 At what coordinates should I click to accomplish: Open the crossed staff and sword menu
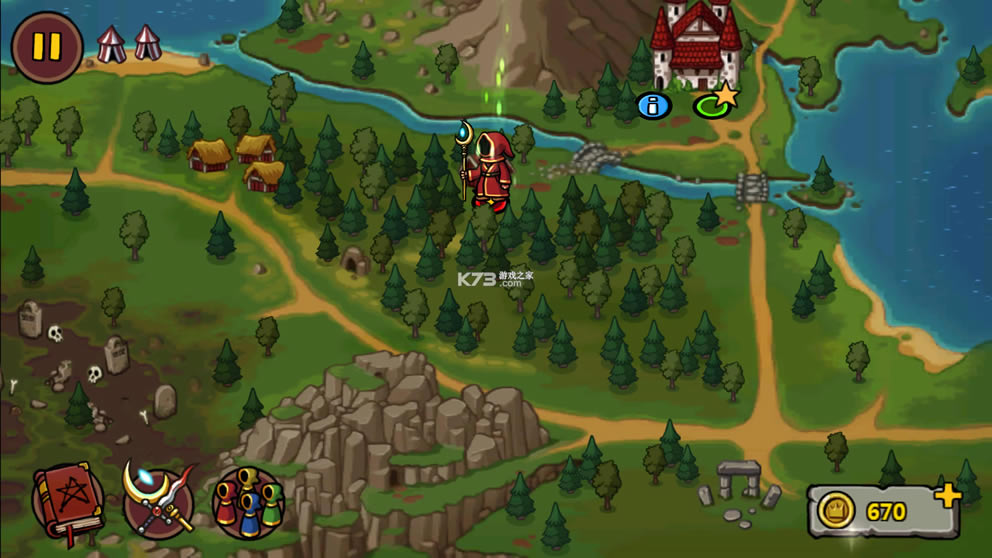click(x=158, y=502)
